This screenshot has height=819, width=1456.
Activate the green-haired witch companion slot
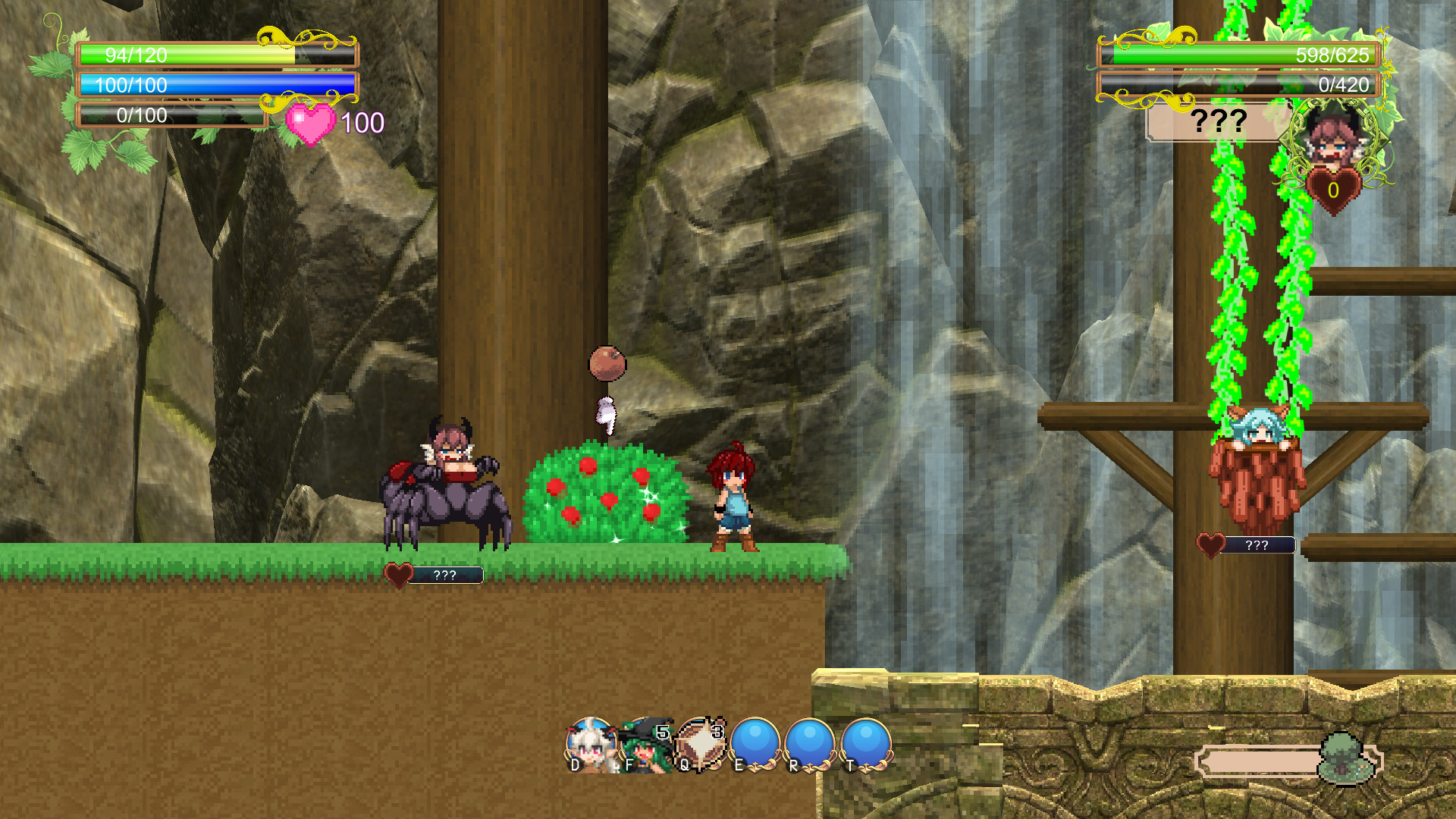[645, 745]
